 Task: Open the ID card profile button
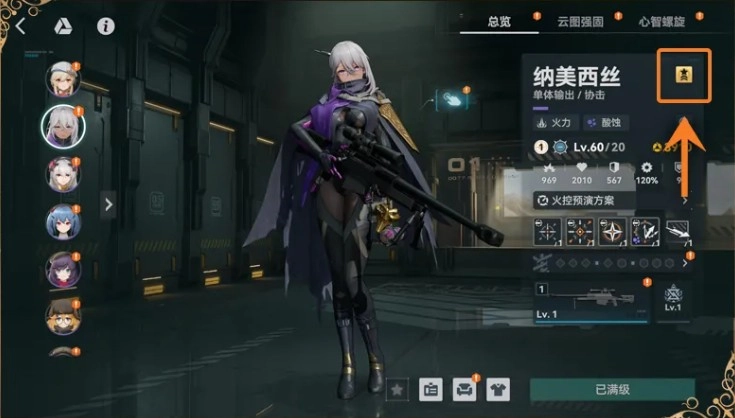pyautogui.click(x=431, y=388)
